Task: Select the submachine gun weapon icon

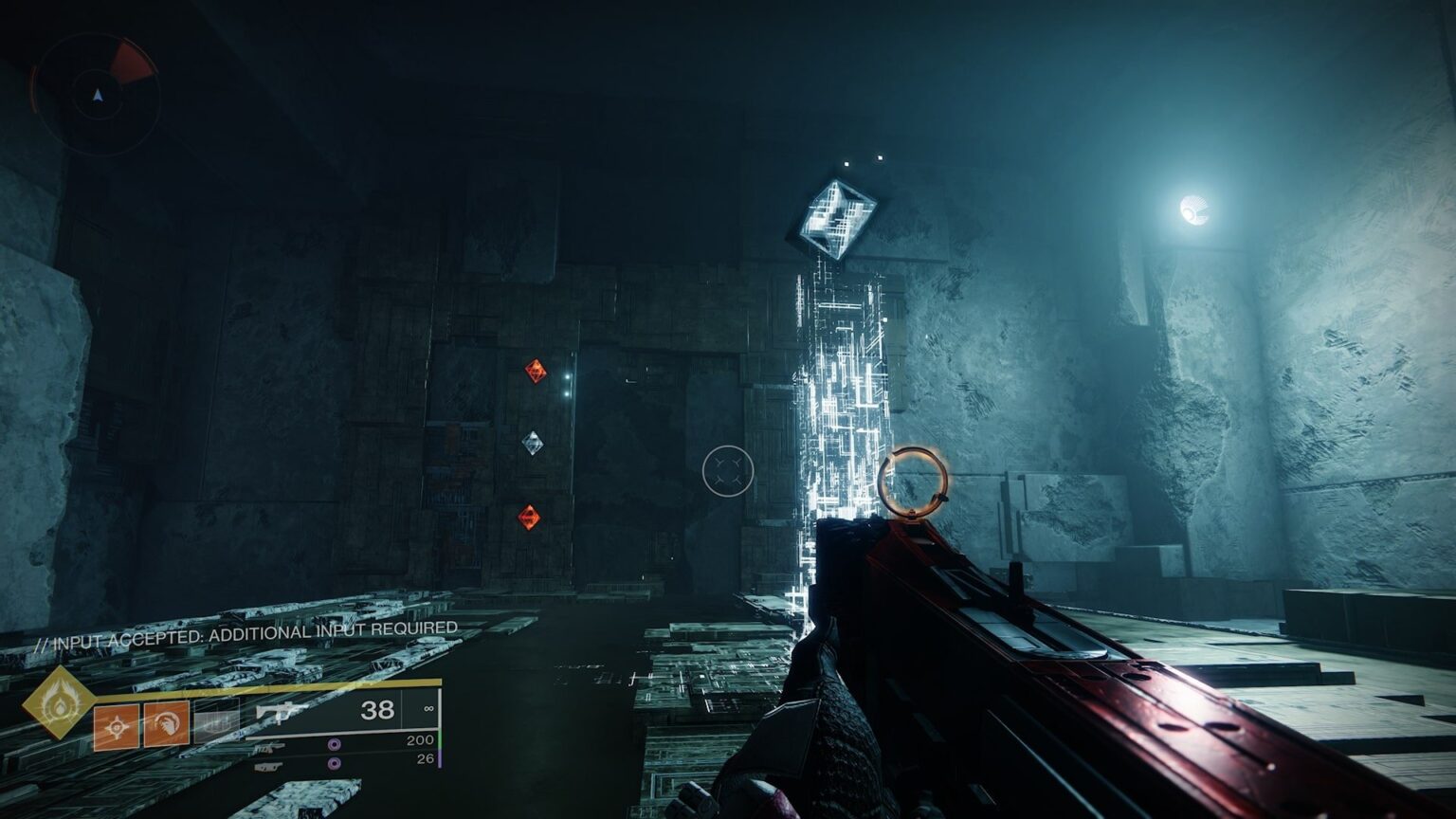Action: pyautogui.click(x=280, y=714)
